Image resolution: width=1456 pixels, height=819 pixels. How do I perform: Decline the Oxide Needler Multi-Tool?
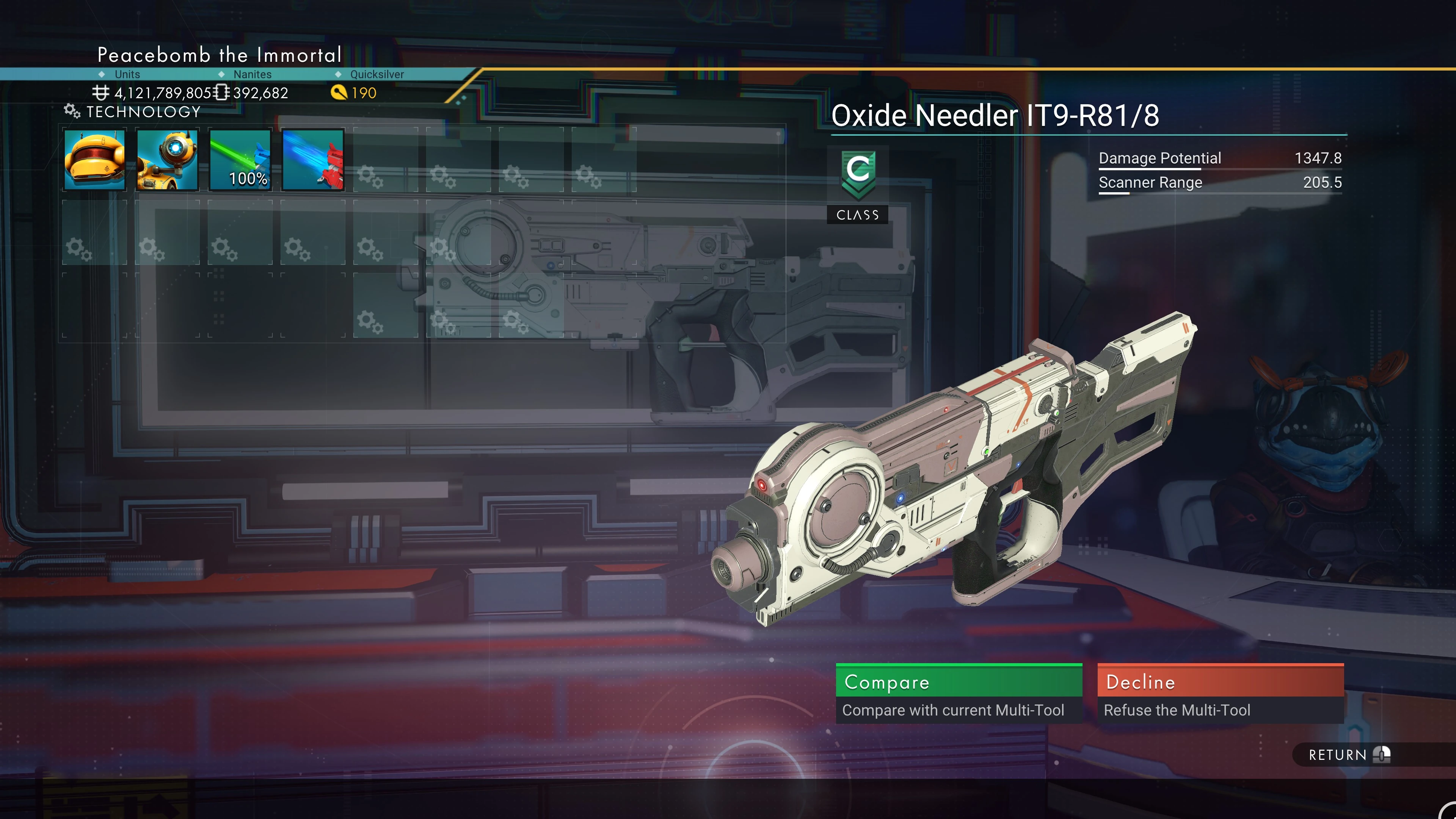click(x=1220, y=693)
